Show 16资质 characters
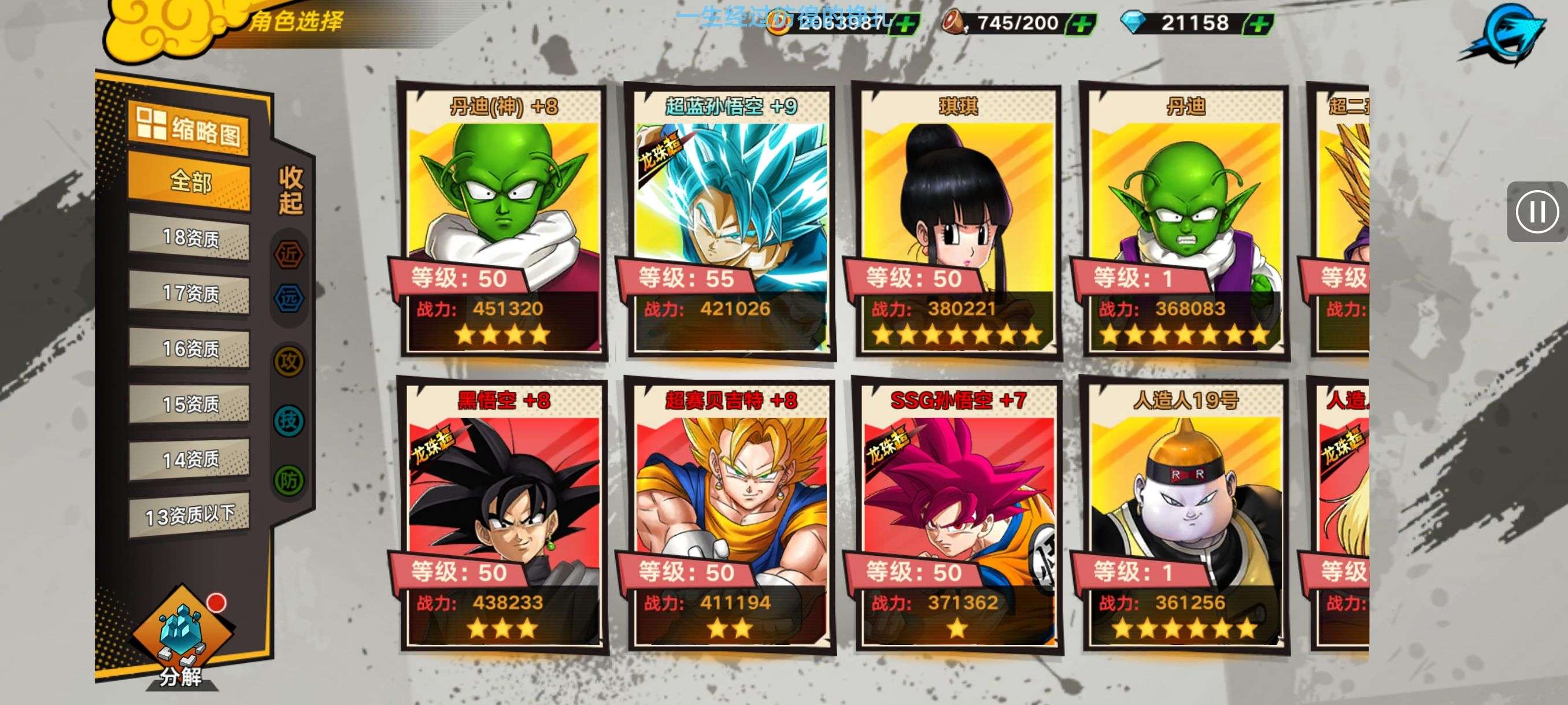The height and width of the screenshot is (705, 1568). point(189,348)
